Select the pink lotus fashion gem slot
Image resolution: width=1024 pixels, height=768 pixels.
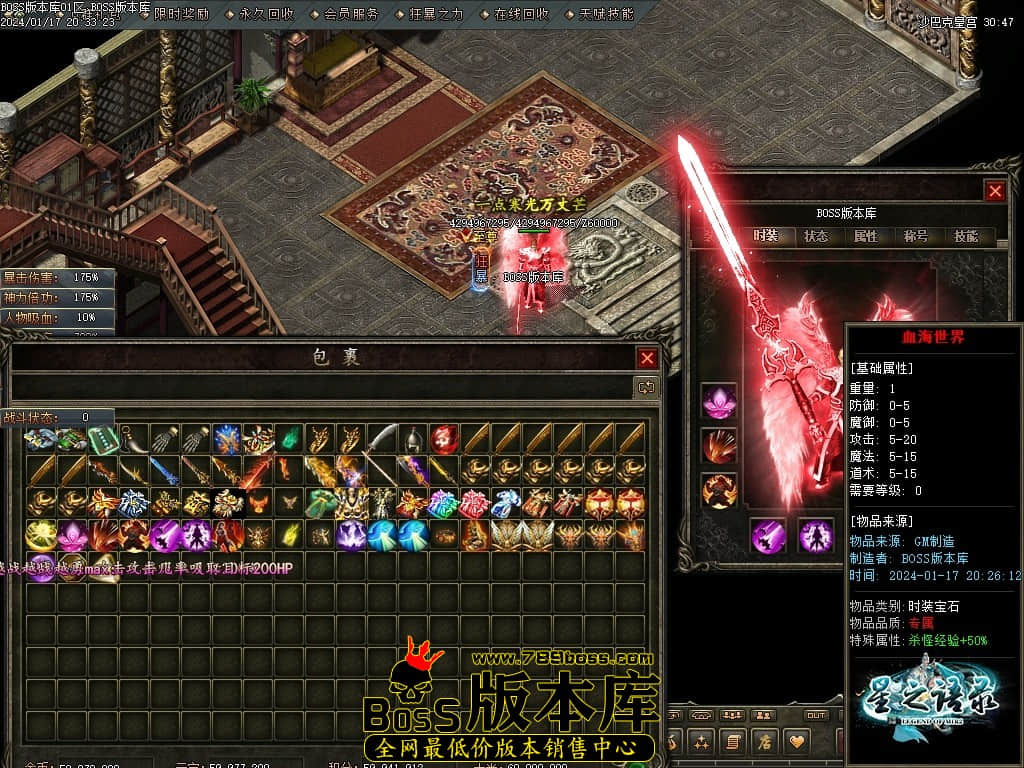(x=718, y=401)
